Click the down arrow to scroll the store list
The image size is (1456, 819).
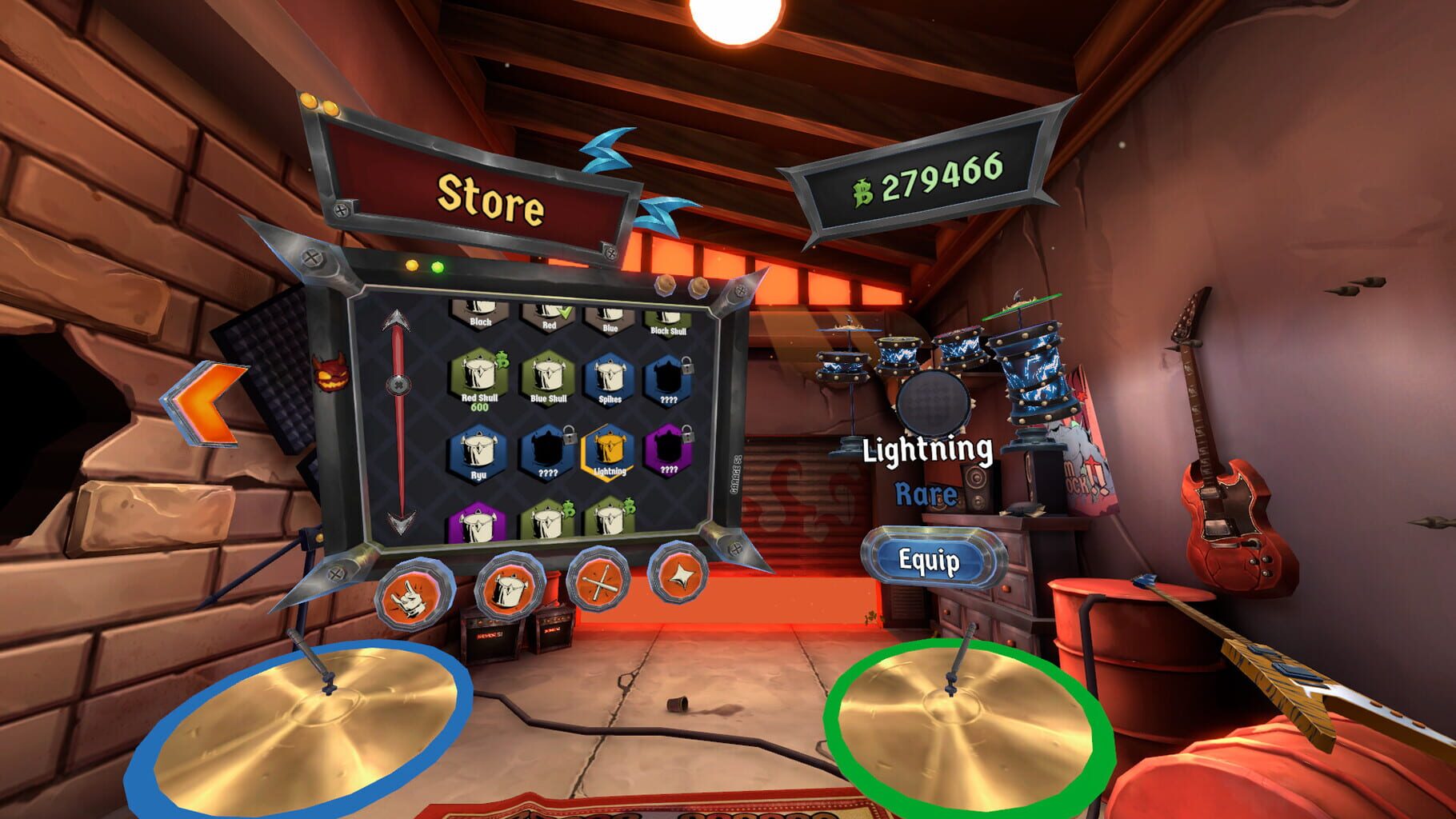tap(399, 522)
